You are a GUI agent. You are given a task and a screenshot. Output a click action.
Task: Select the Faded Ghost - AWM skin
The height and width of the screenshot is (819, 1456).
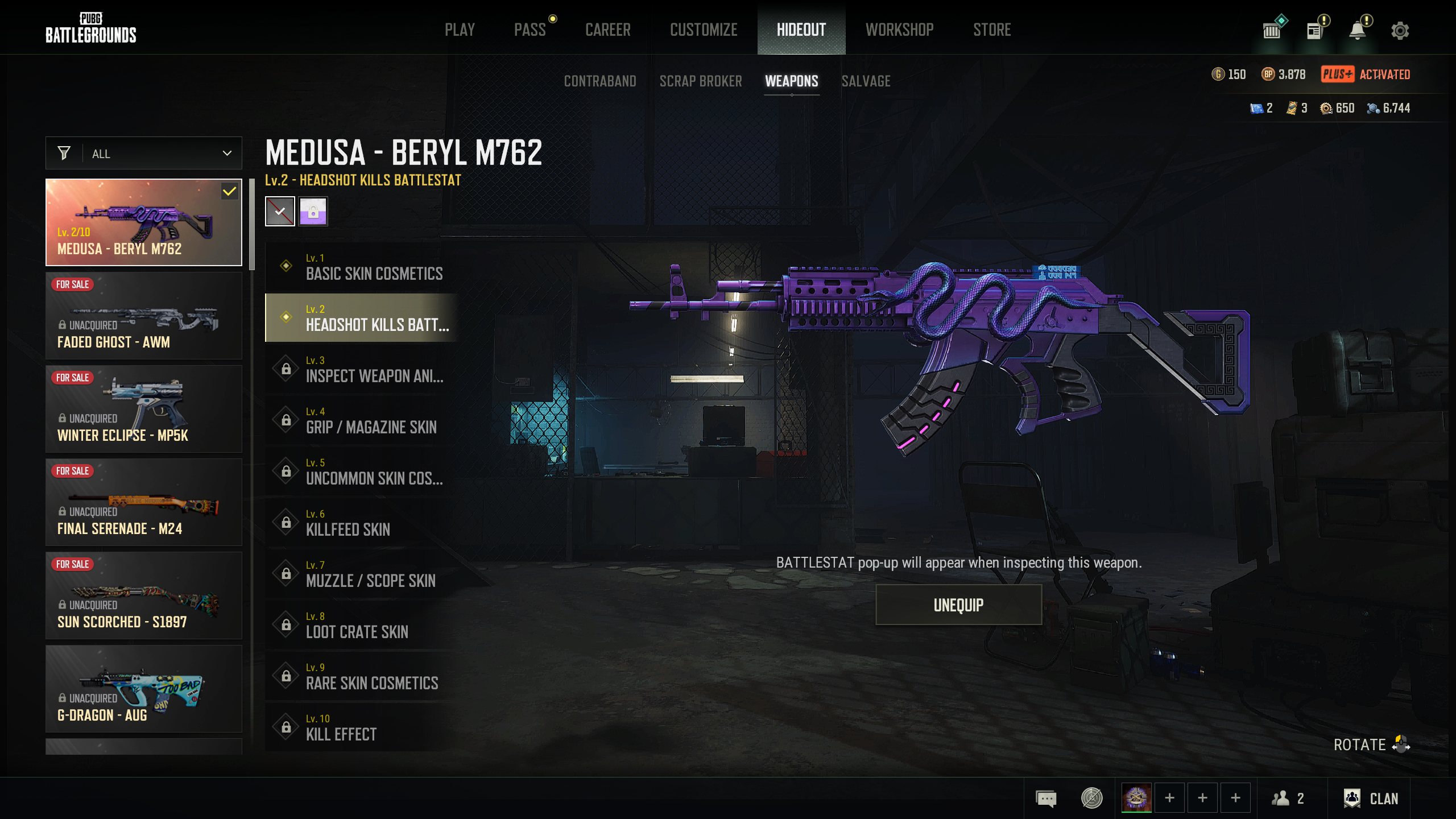(x=144, y=316)
